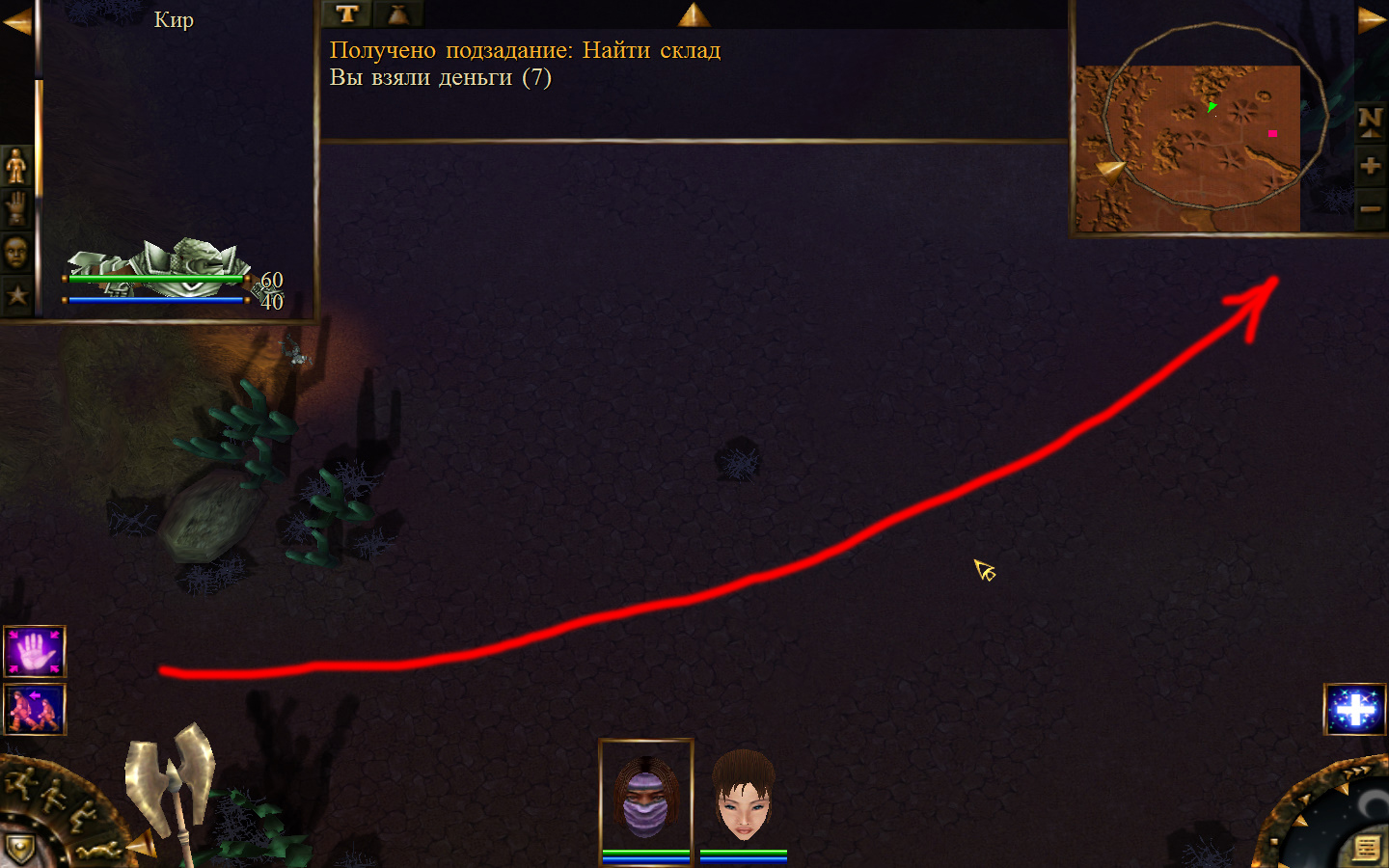Cast the glowing white cross healing spell
This screenshot has width=1389, height=868.
point(1355,710)
